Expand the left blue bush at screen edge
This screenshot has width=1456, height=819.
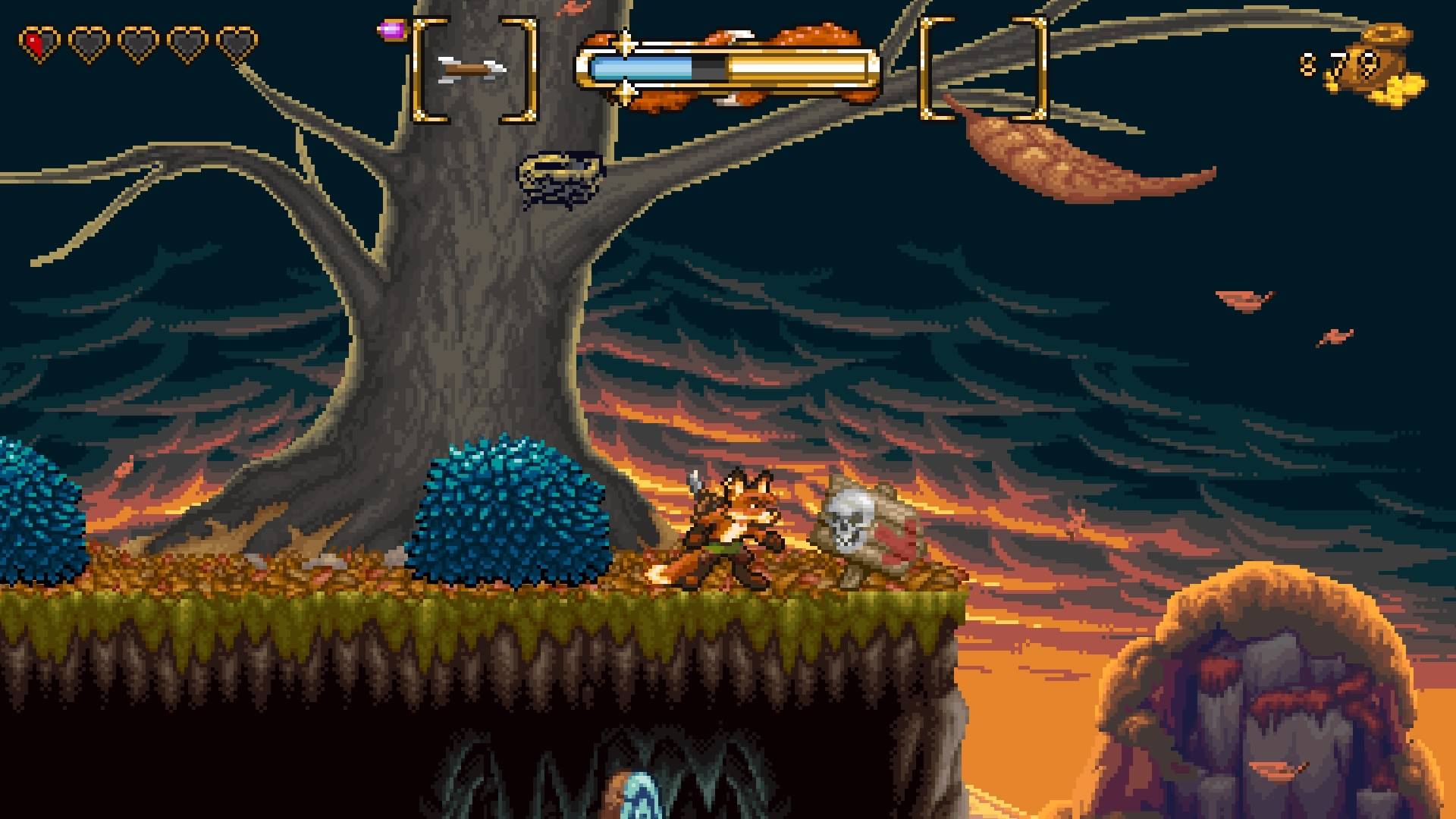[x=34, y=516]
